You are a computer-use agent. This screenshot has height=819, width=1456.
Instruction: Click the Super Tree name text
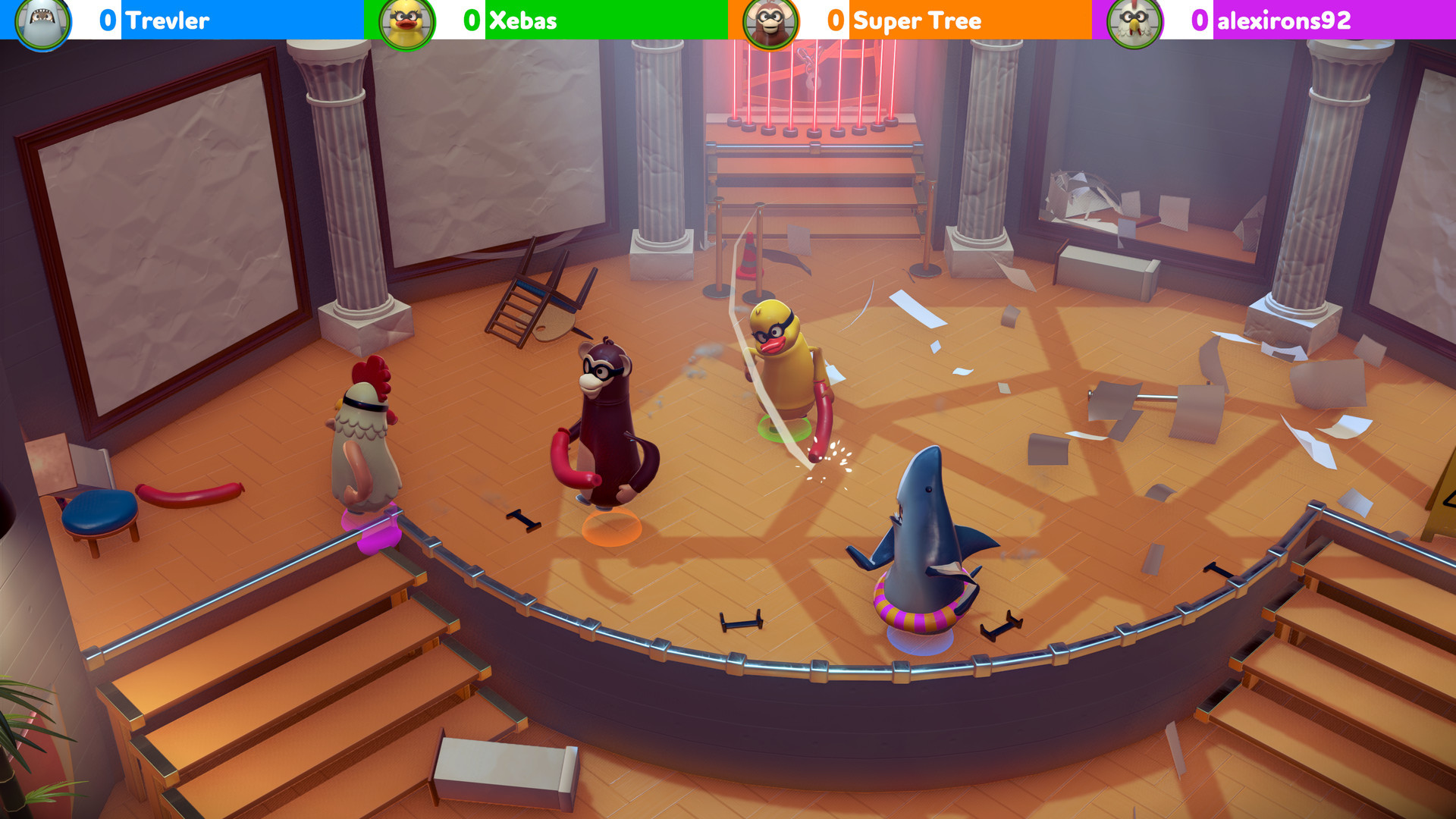[x=918, y=21]
